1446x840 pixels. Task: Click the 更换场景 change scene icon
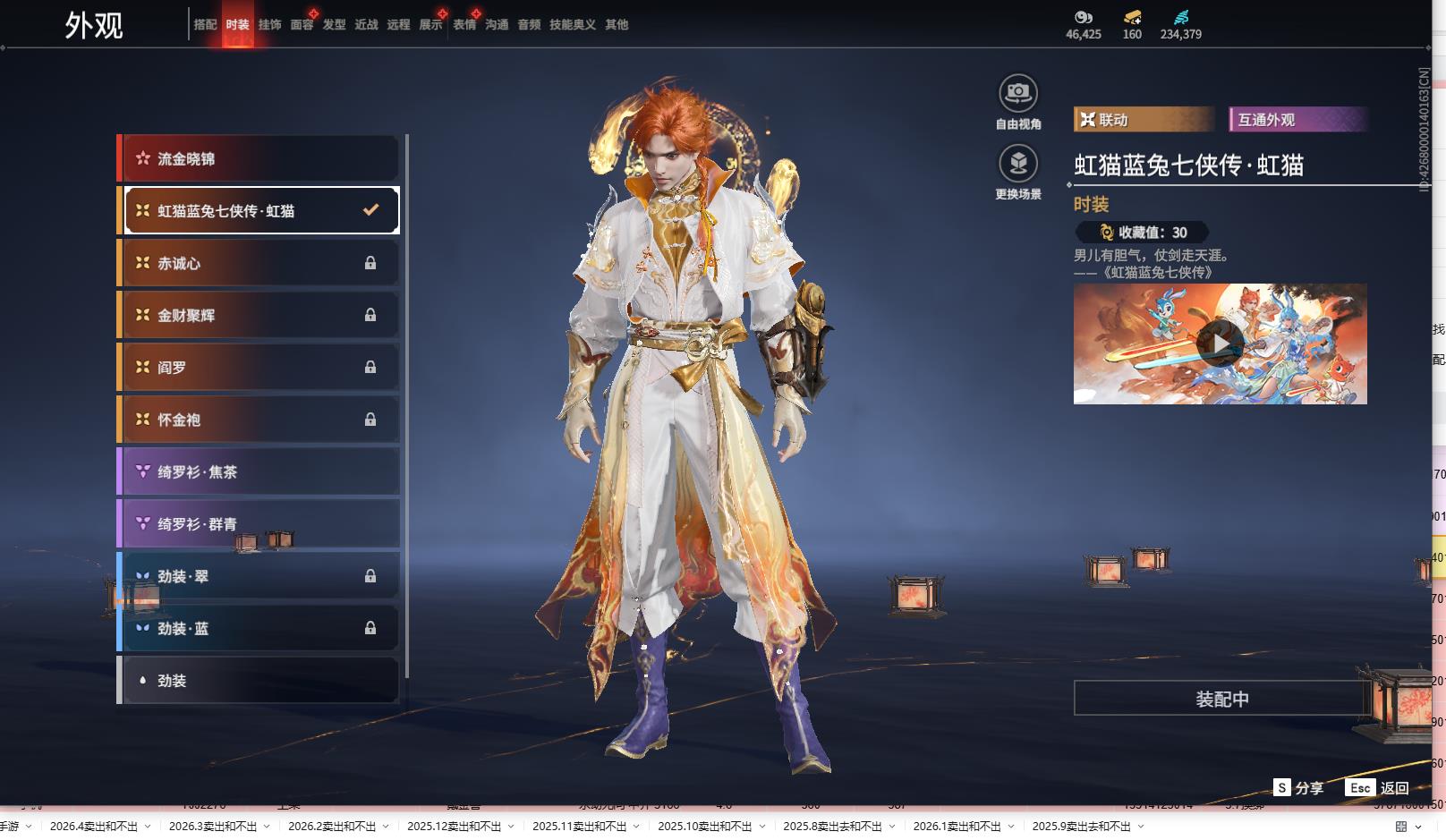(1017, 164)
